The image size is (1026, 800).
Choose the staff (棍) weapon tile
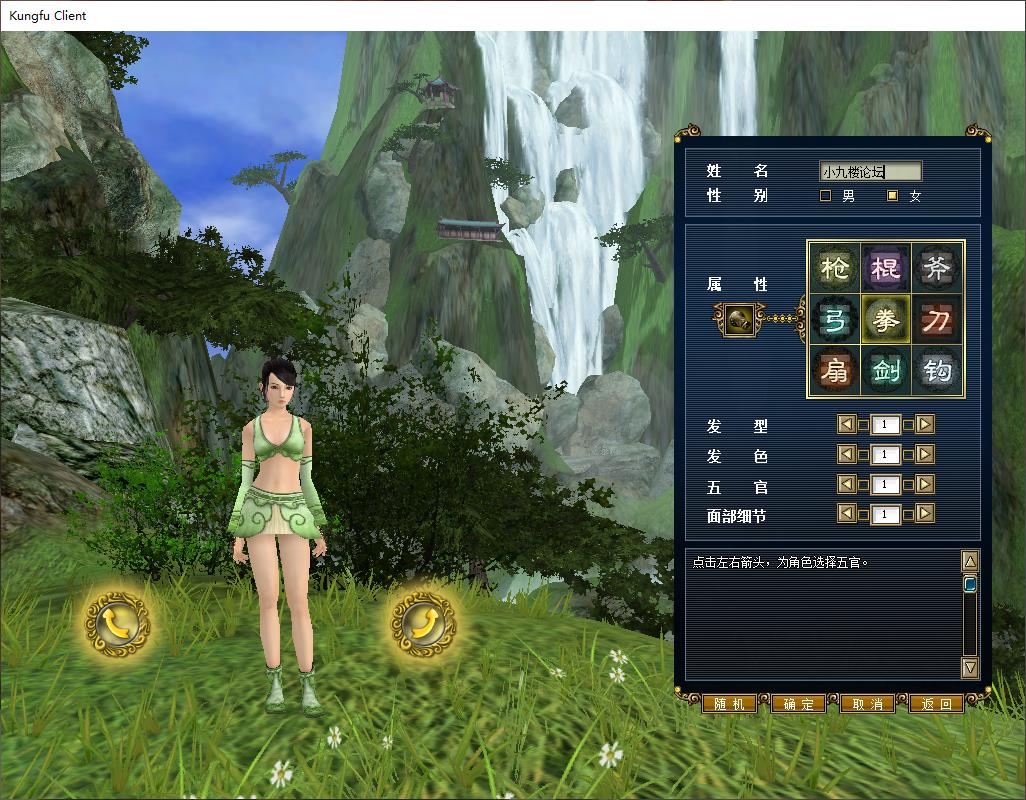(x=885, y=268)
